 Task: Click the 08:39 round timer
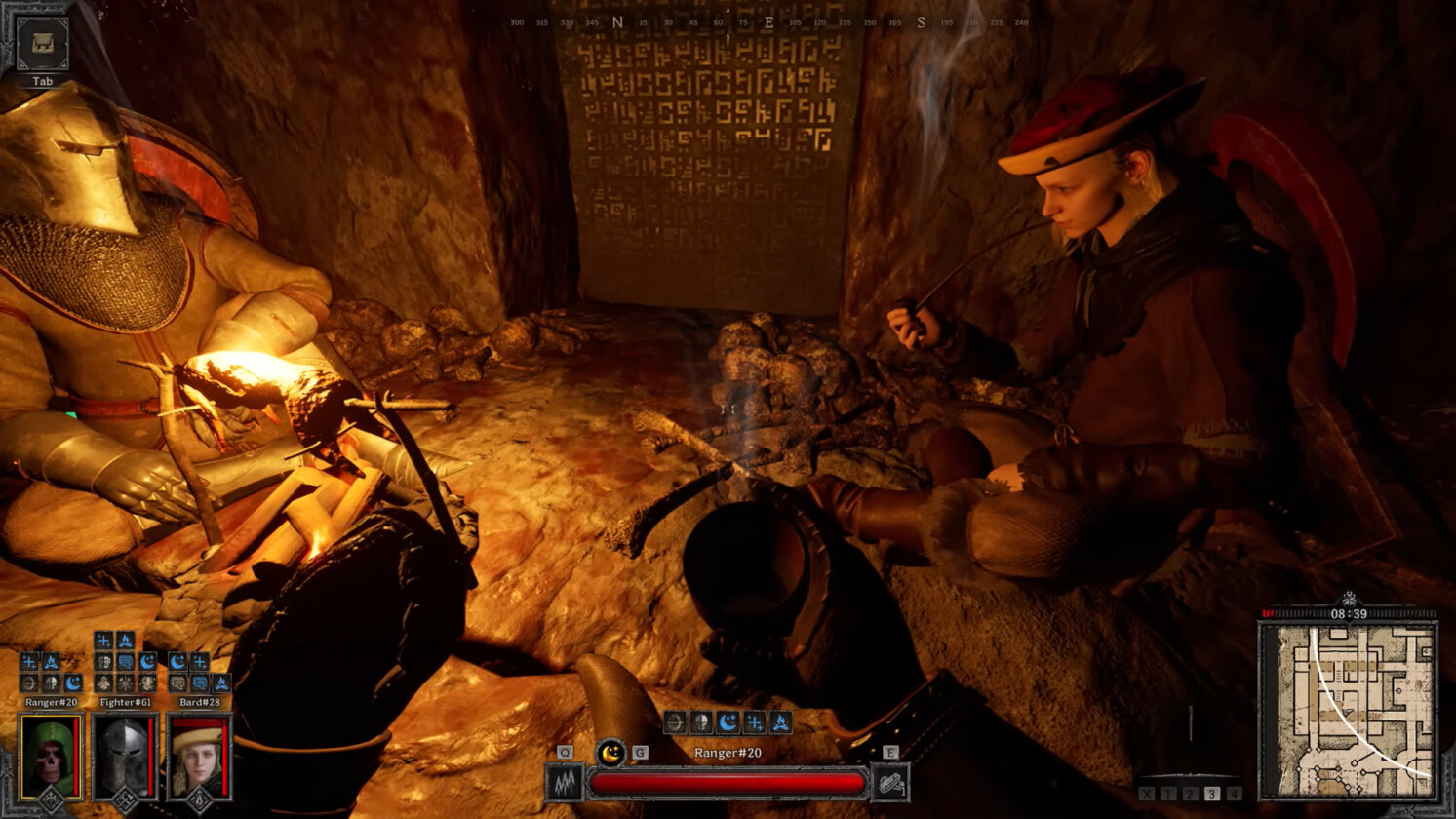(x=1349, y=613)
